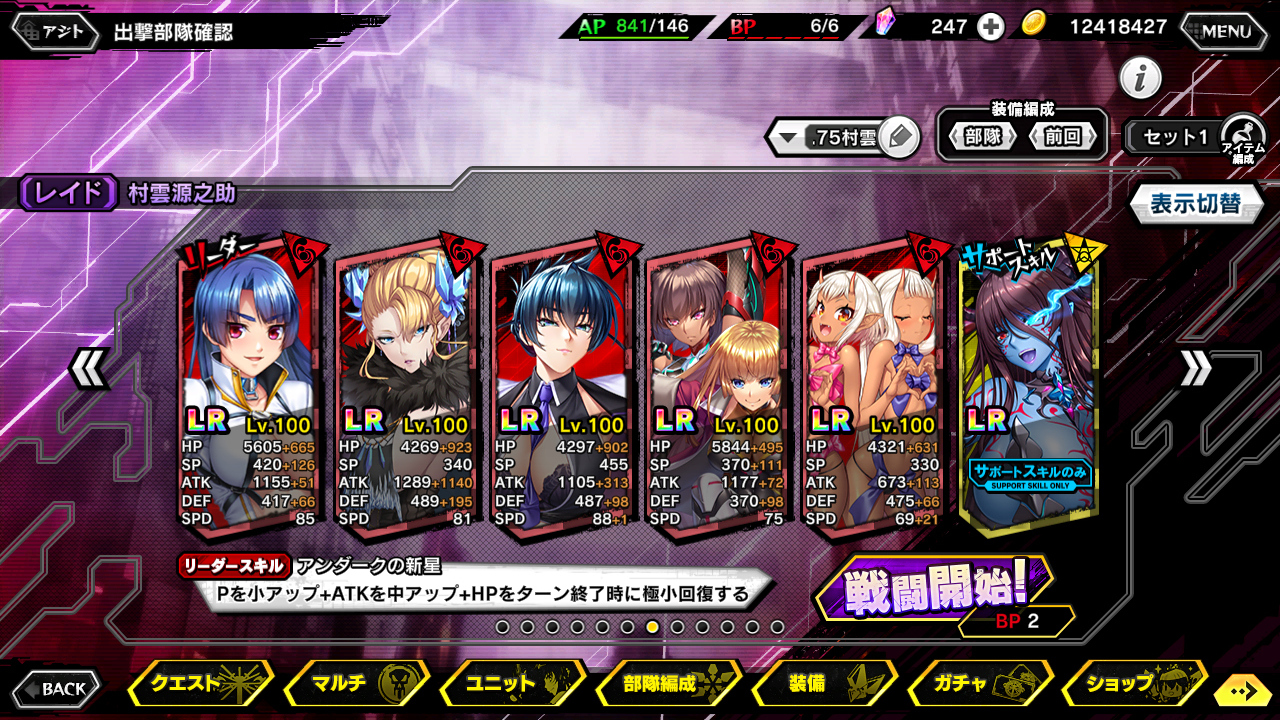Edit squad name with pencil icon
The image size is (1280, 720).
pos(900,138)
